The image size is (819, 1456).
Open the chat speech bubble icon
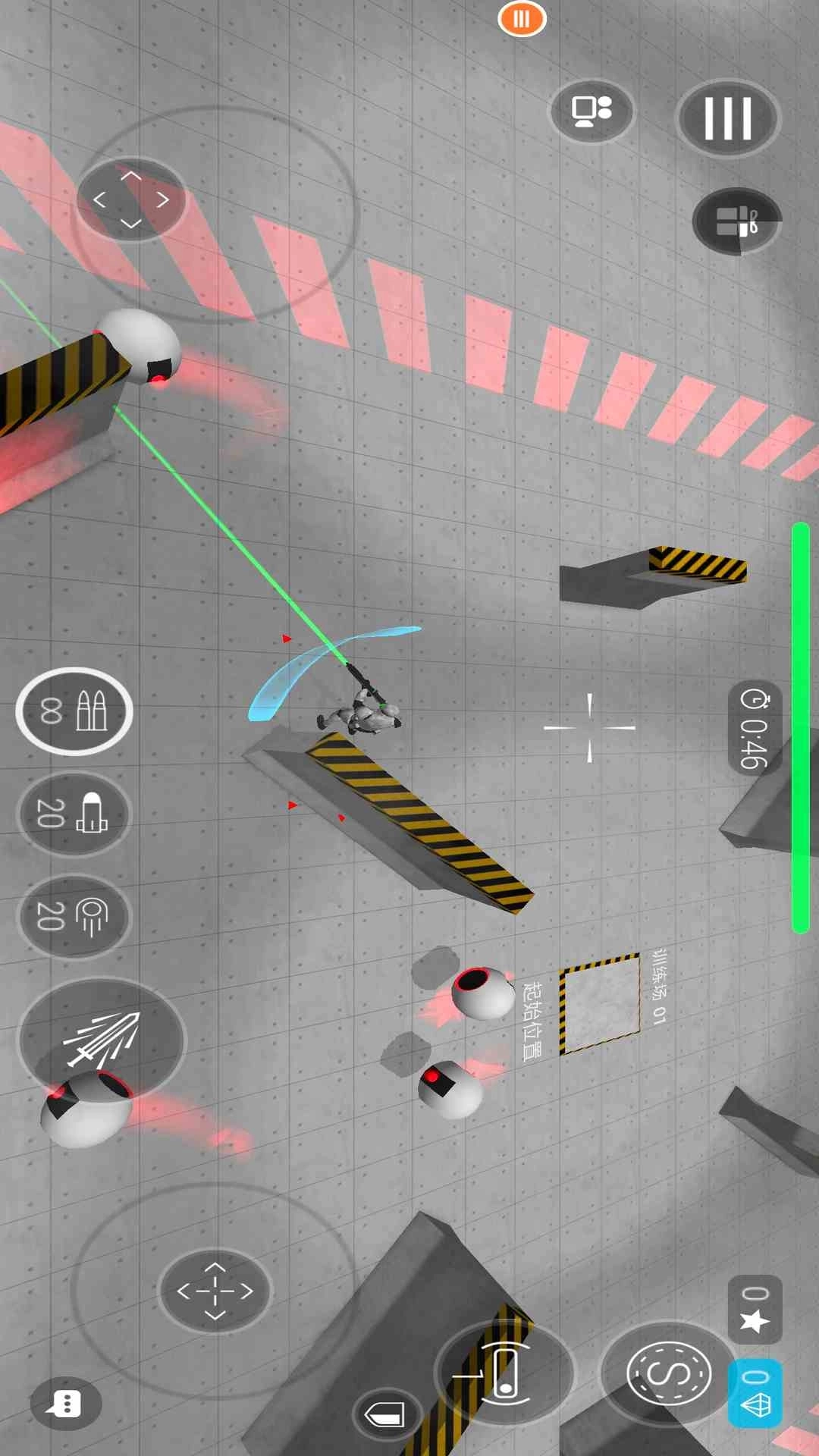(x=66, y=1404)
